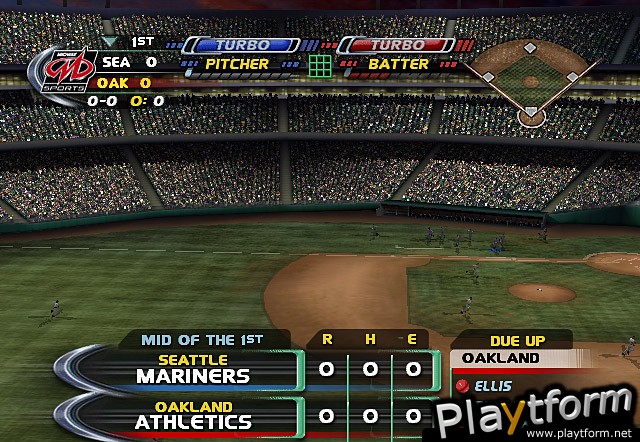Click the Midway Sports logo
Viewport: 640px width, 442px height.
tap(51, 69)
